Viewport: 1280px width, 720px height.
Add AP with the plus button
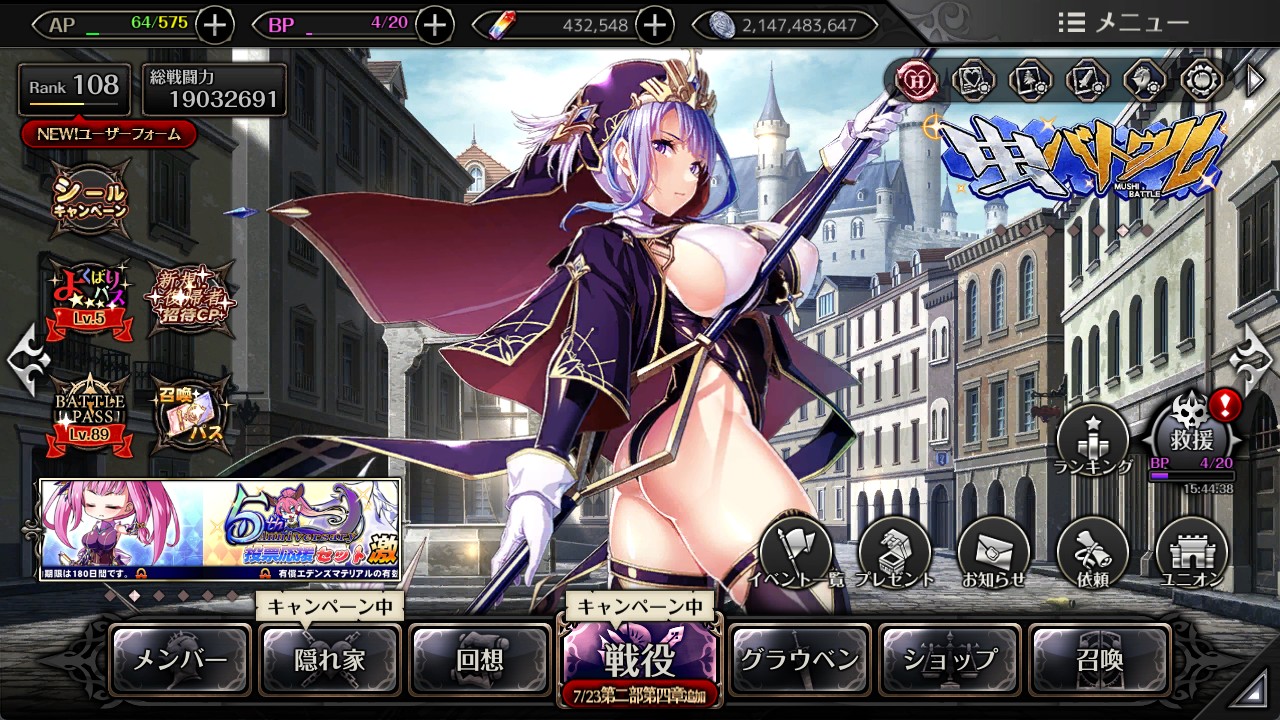[x=215, y=25]
